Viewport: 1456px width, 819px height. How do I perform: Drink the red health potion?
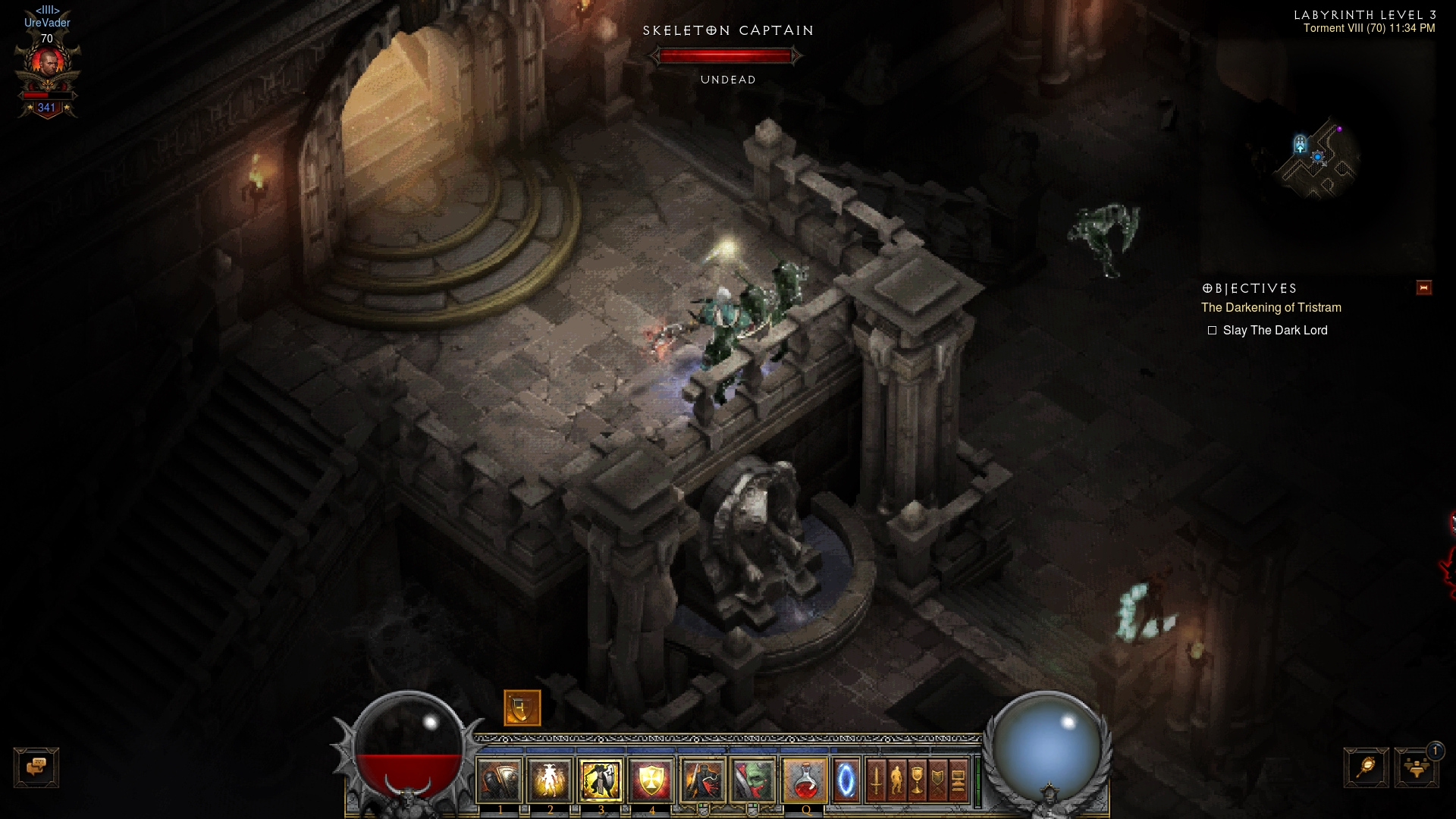pos(805,780)
